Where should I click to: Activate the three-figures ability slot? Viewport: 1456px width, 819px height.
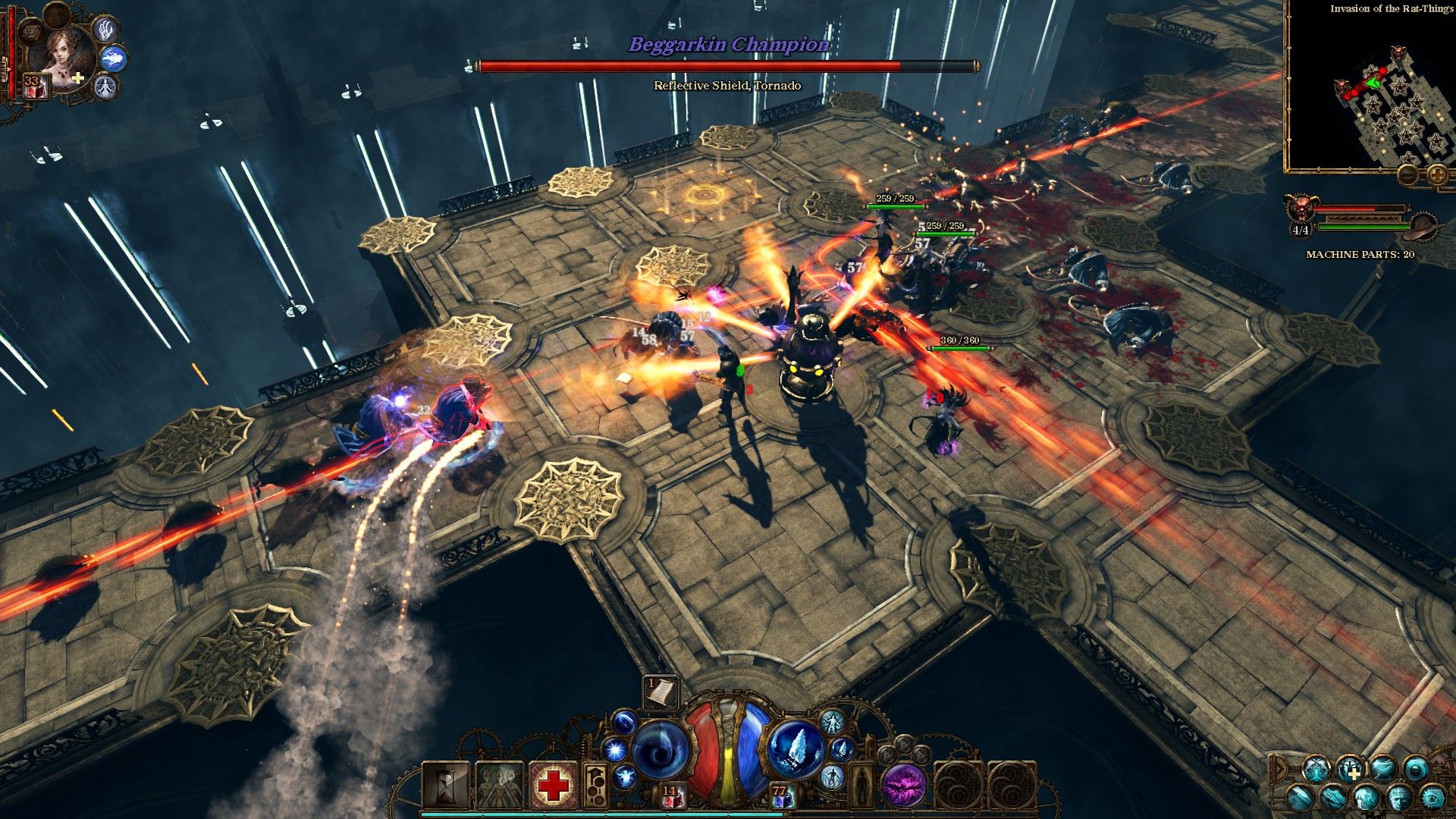point(500,786)
